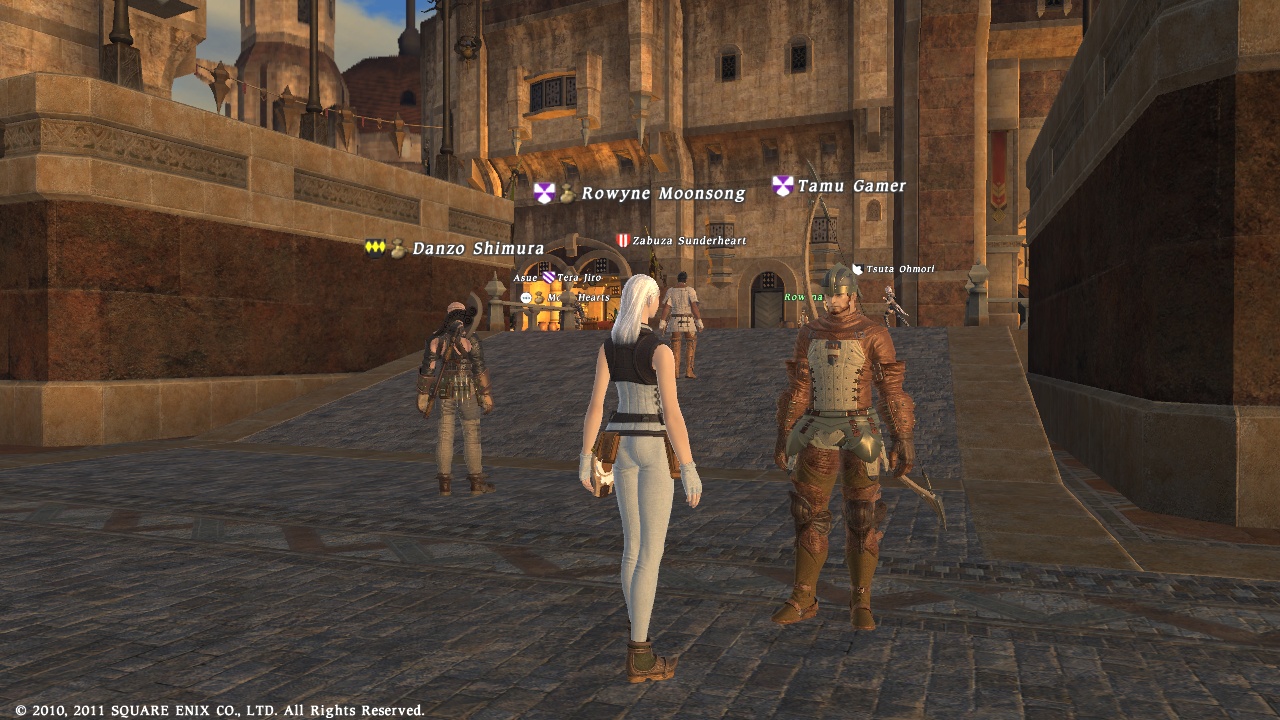Select the Rowyne Moonsong nameplate

[x=662, y=194]
